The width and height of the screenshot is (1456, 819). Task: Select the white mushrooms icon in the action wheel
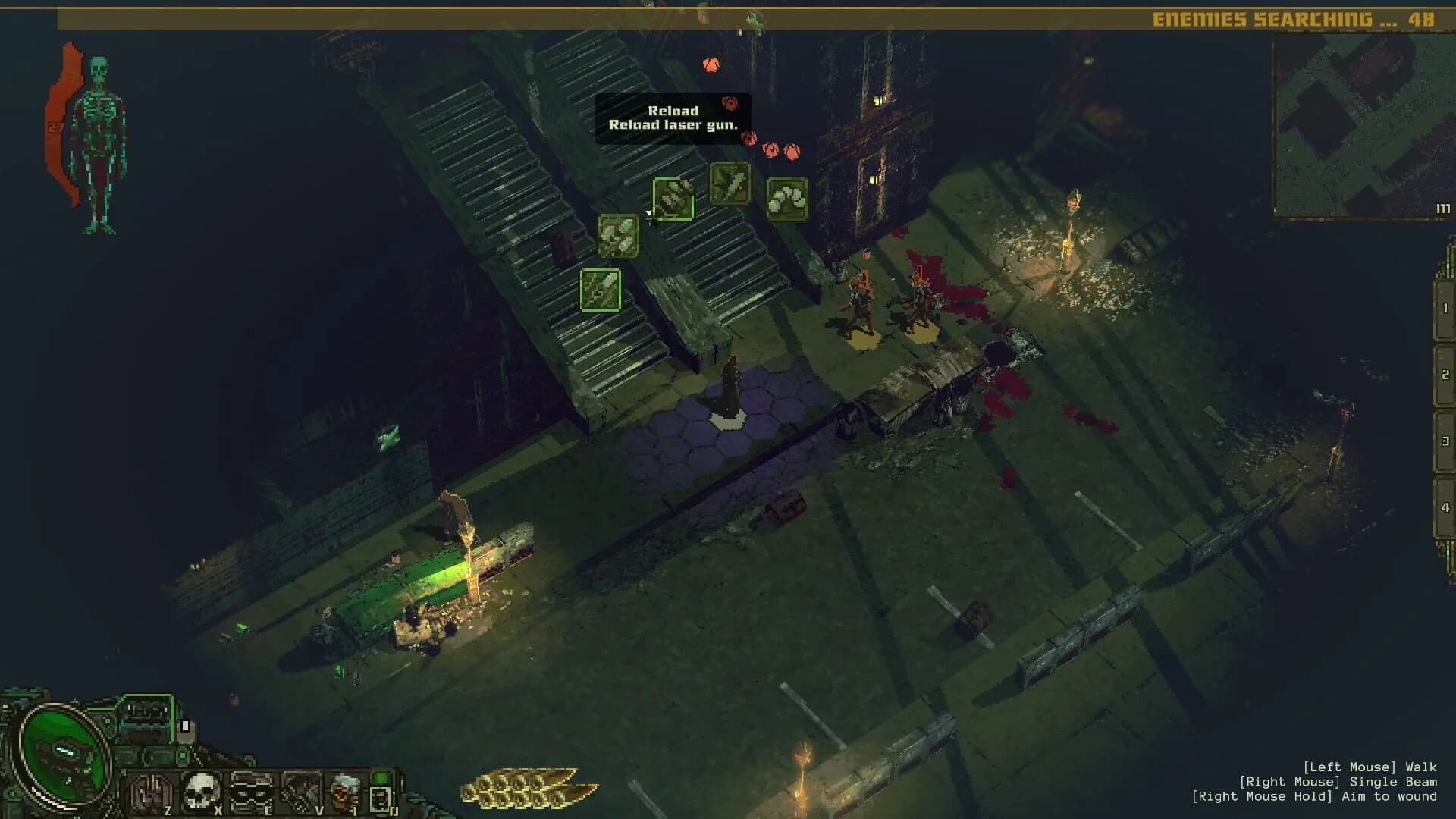pyautogui.click(x=787, y=199)
